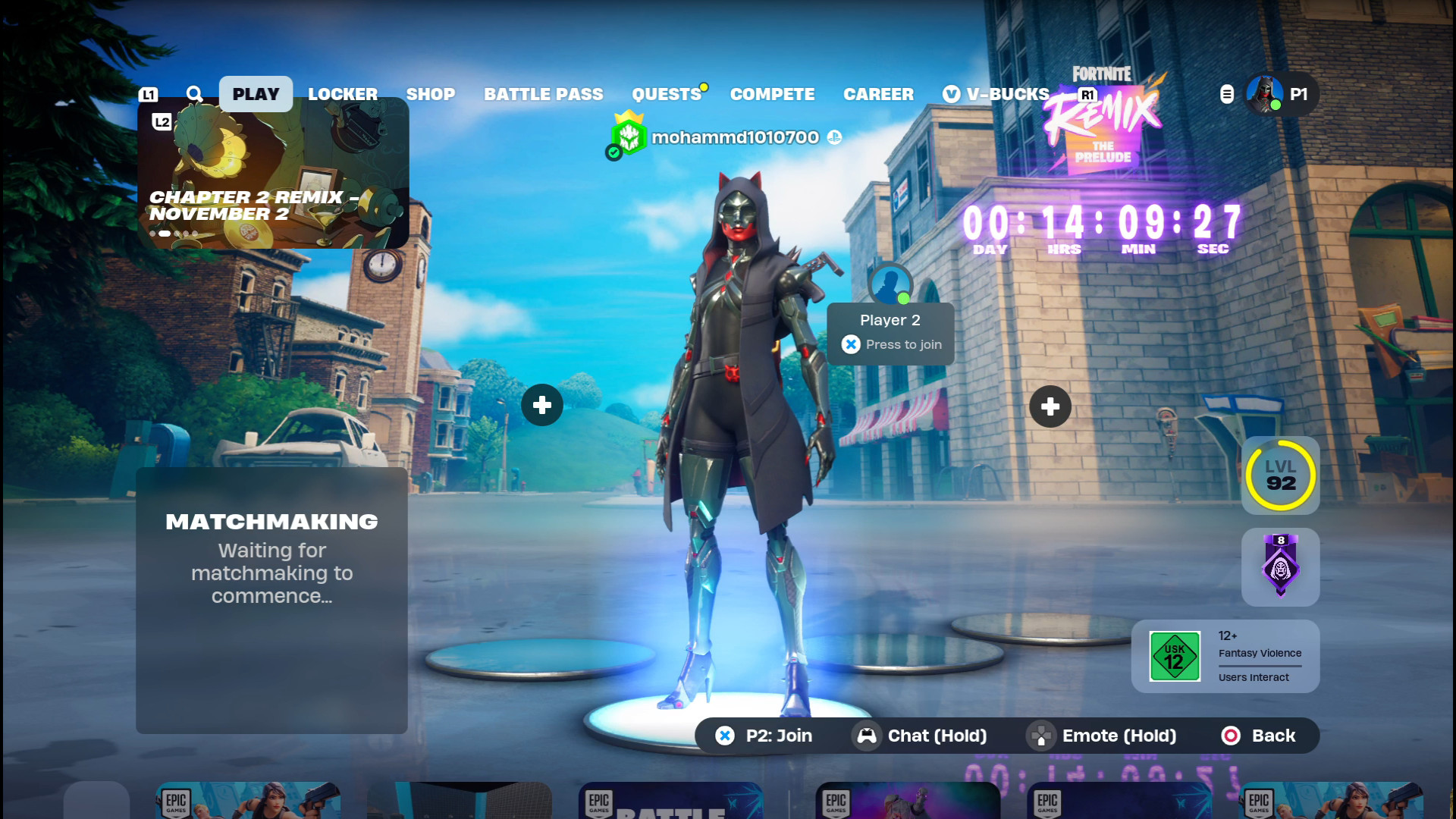The height and width of the screenshot is (819, 1456).
Task: Open the hamburger menu icon beside the avatar
Action: pyautogui.click(x=1227, y=94)
